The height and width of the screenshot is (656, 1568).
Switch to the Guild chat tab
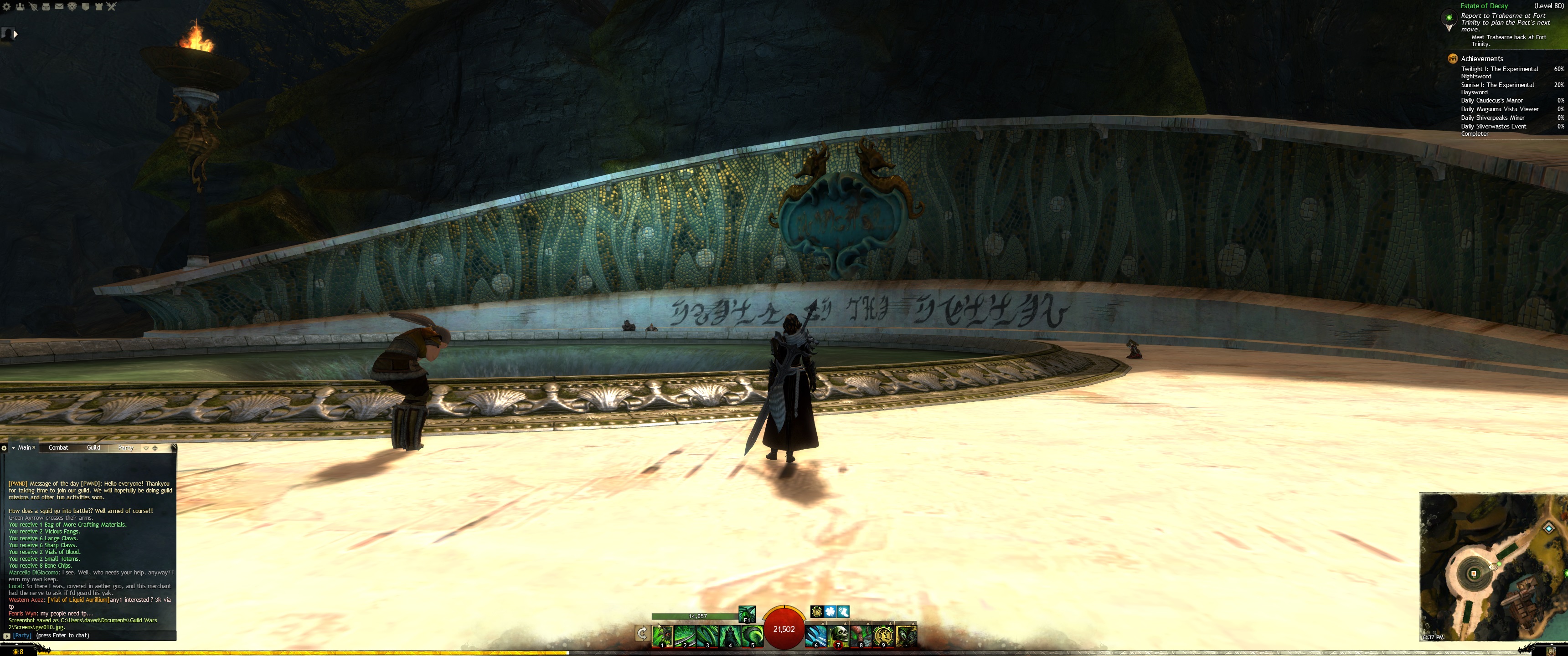[93, 448]
